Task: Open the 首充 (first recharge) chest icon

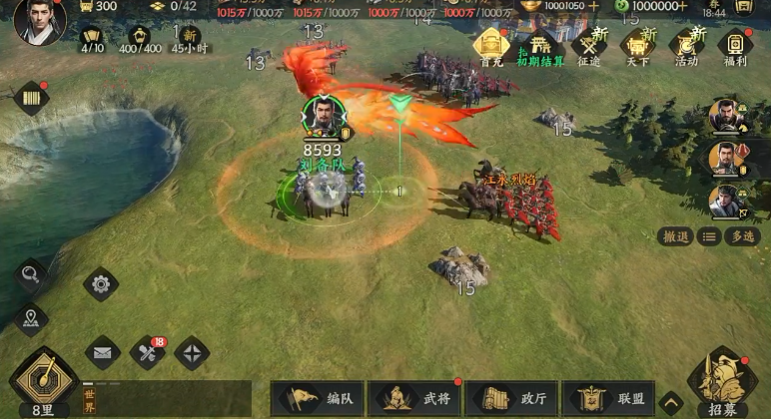Action: pos(491,45)
